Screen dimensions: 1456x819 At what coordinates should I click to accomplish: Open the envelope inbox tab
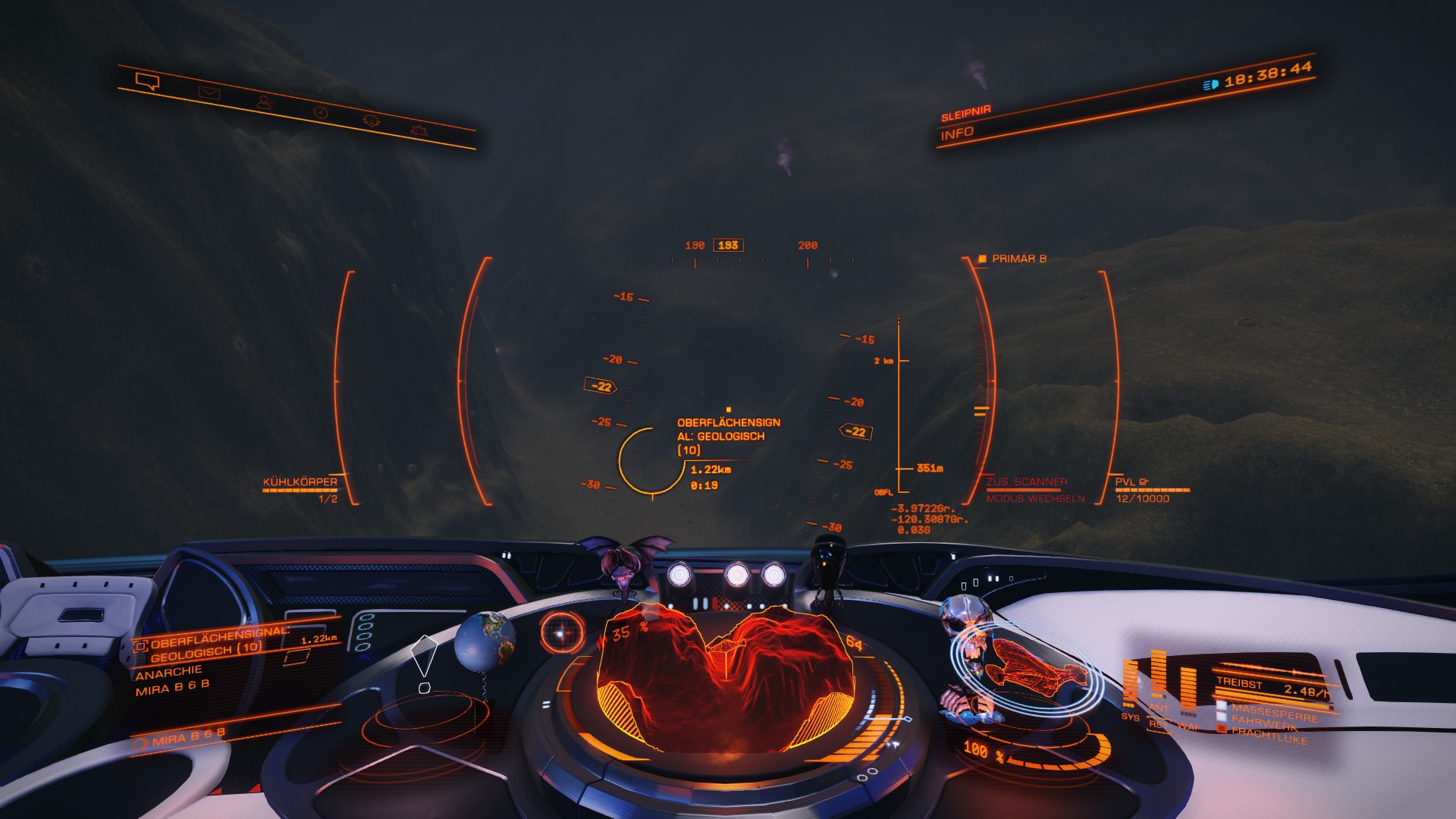click(x=208, y=93)
